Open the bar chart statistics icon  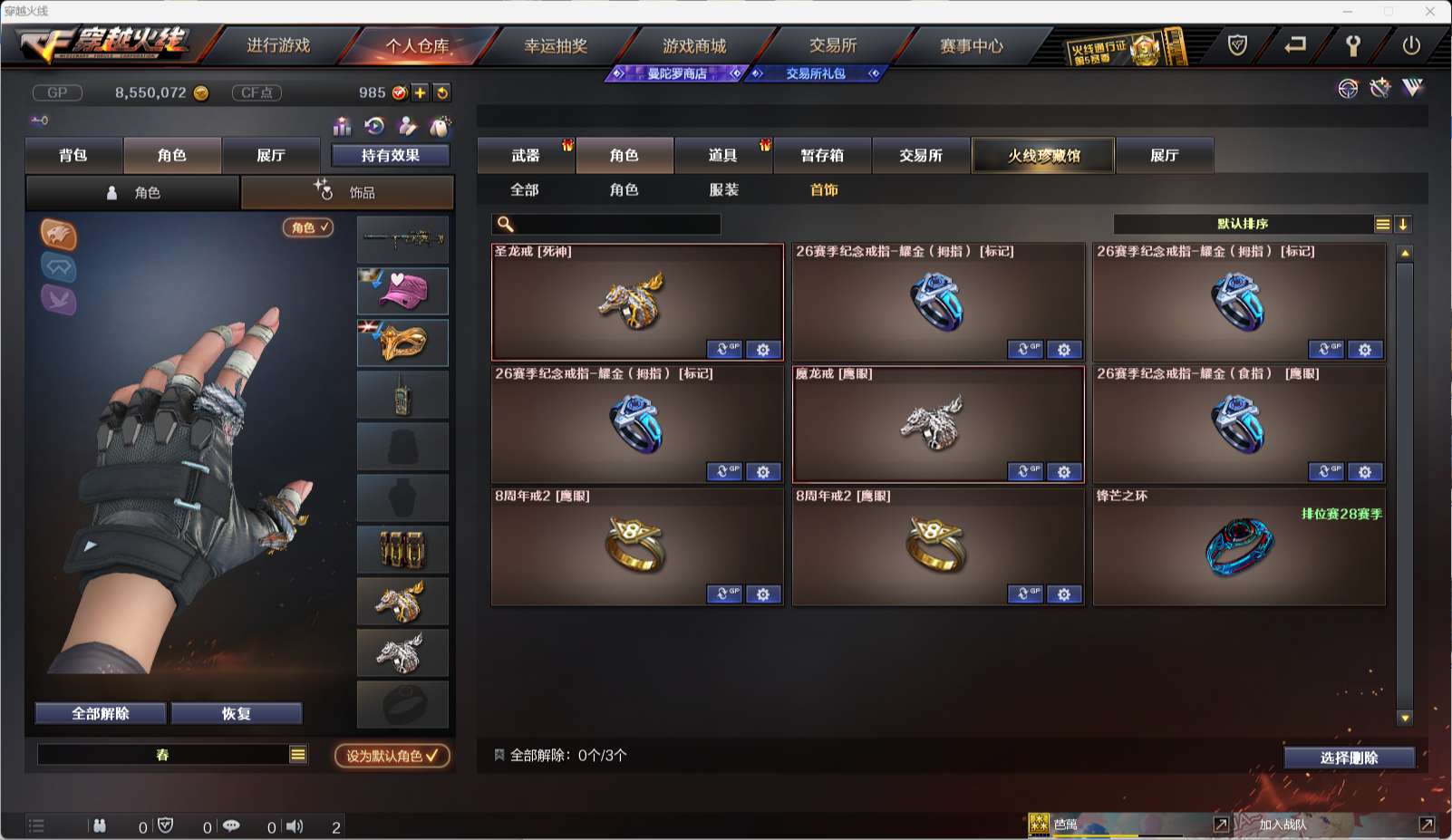pos(343,127)
